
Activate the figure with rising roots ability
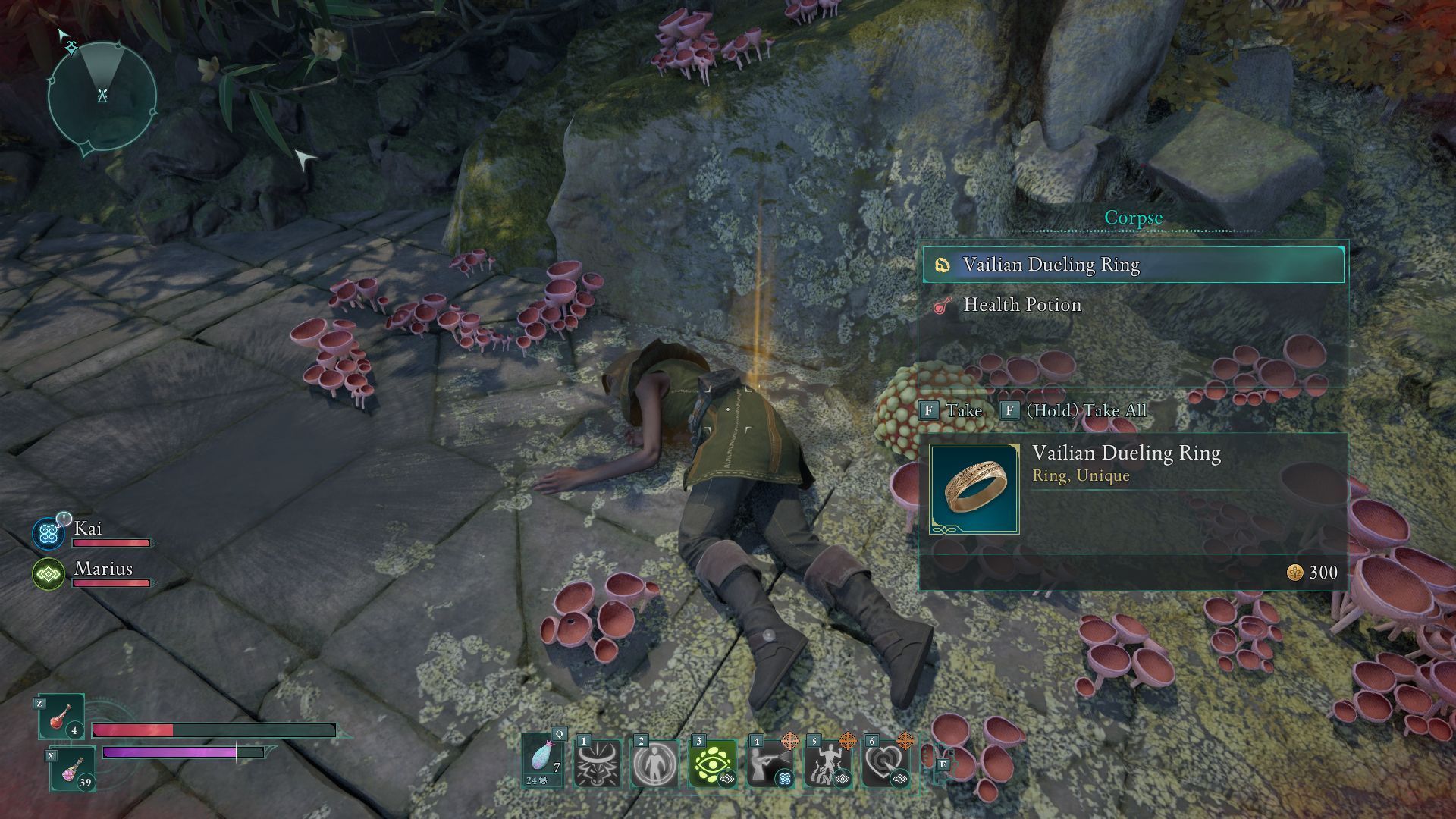pyautogui.click(x=827, y=764)
